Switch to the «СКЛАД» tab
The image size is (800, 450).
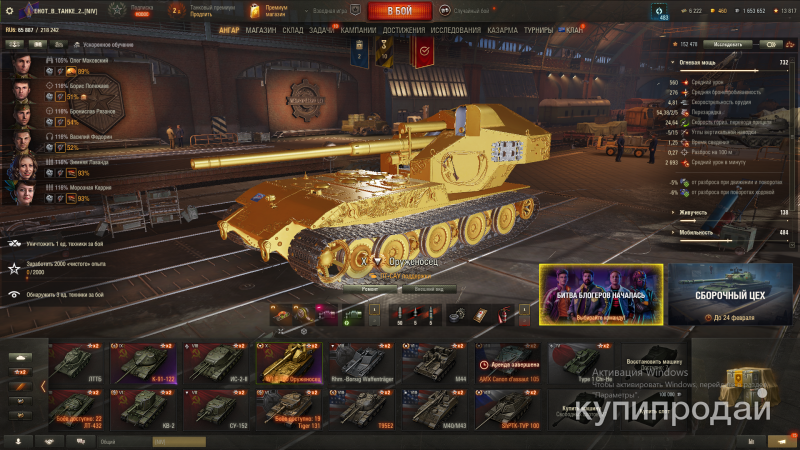tap(293, 30)
